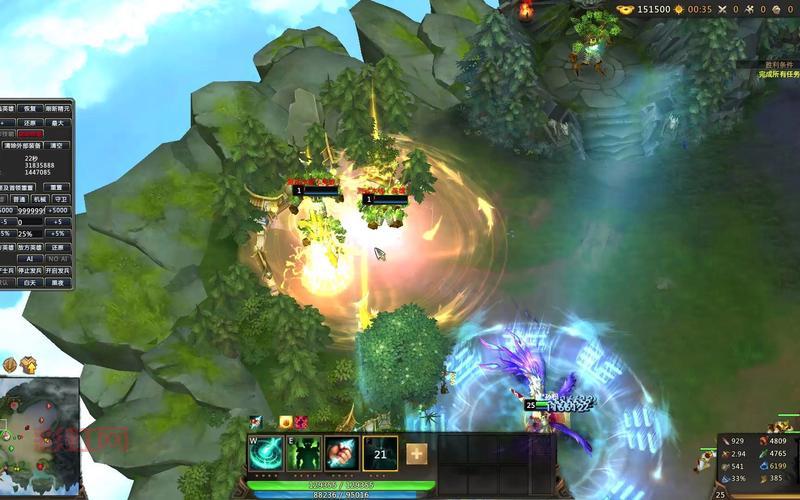Click the round shield icon above minimap
The height and width of the screenshot is (500, 800).
pos(10,365)
